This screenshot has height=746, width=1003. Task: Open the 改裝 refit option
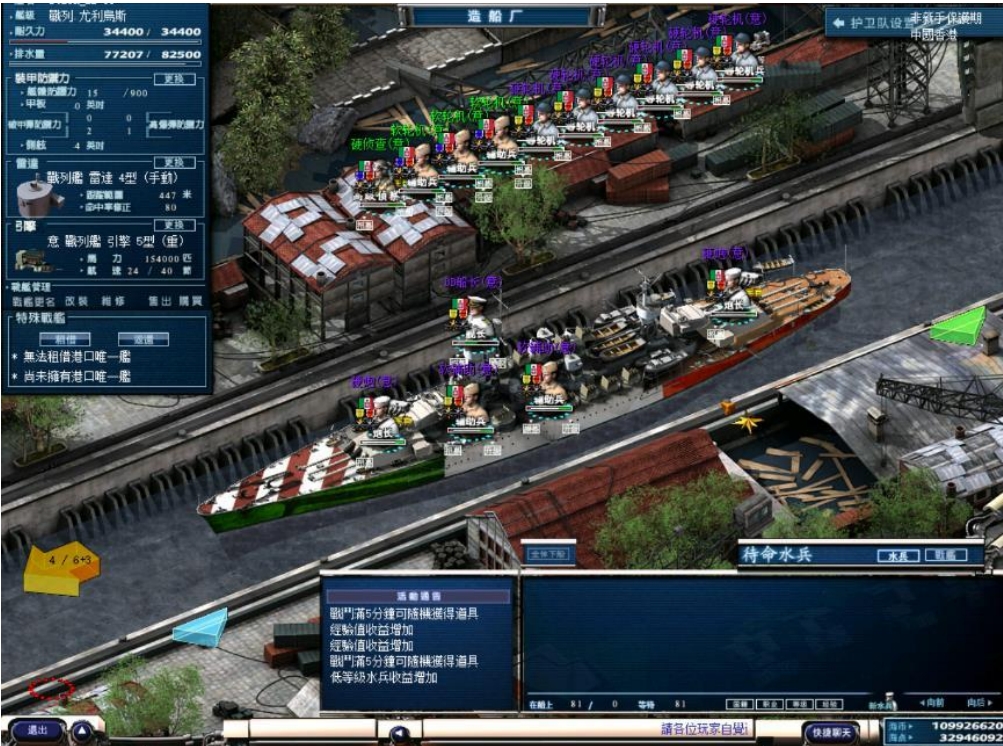click(x=76, y=300)
